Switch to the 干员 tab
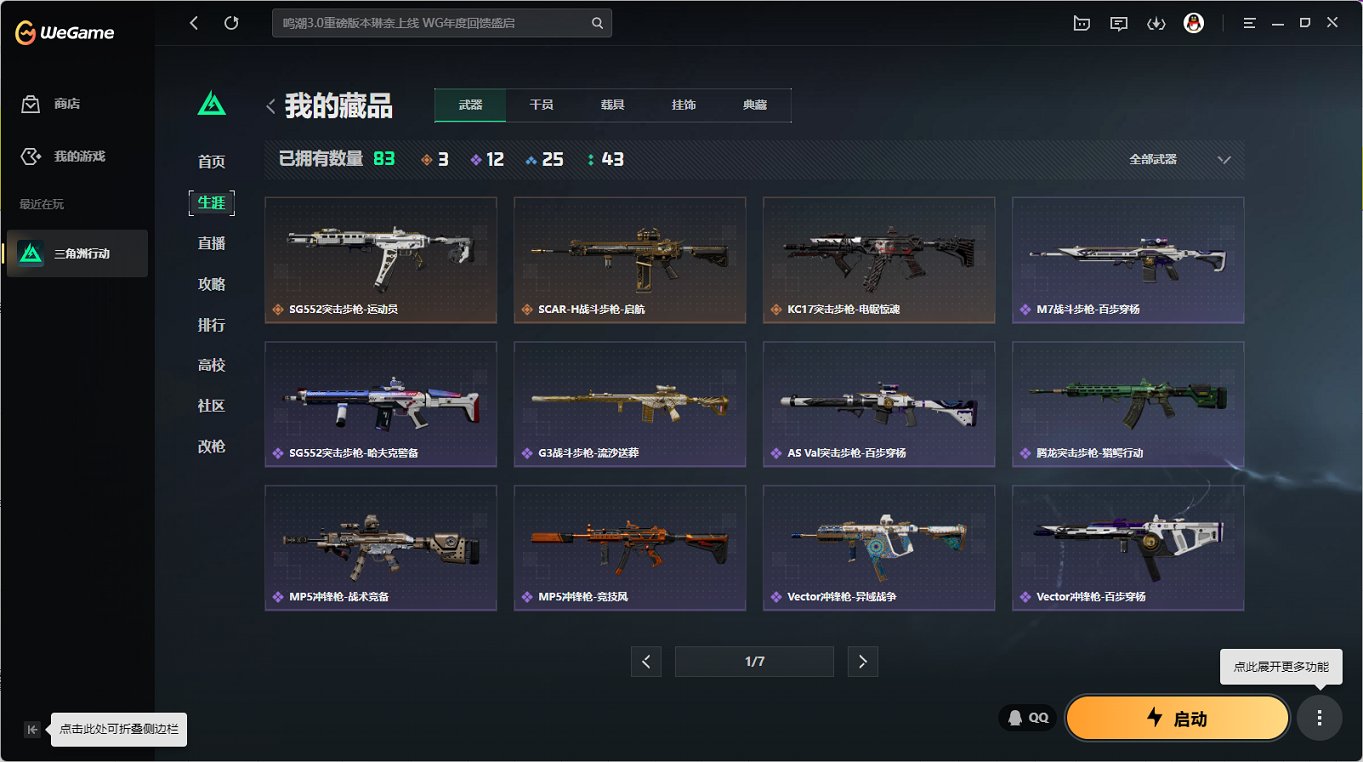 pyautogui.click(x=541, y=104)
